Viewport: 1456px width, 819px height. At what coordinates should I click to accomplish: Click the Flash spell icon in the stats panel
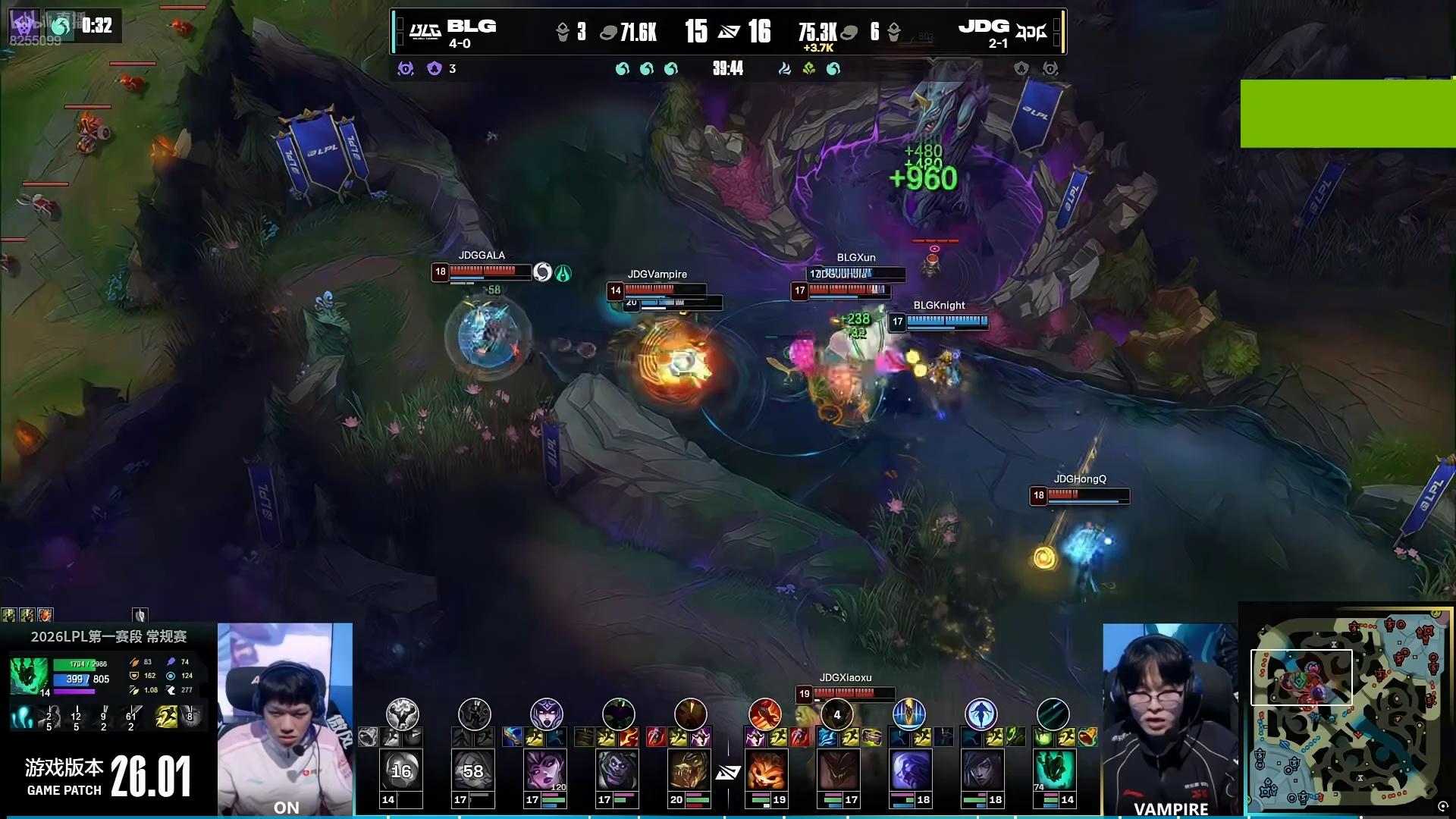pos(166,717)
